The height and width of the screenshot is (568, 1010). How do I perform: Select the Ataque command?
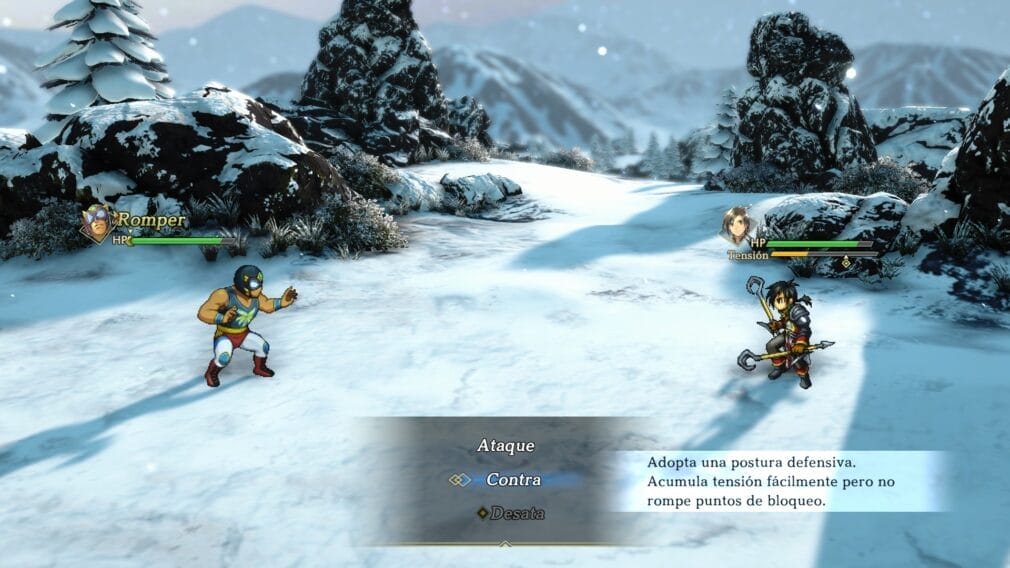coord(505,446)
